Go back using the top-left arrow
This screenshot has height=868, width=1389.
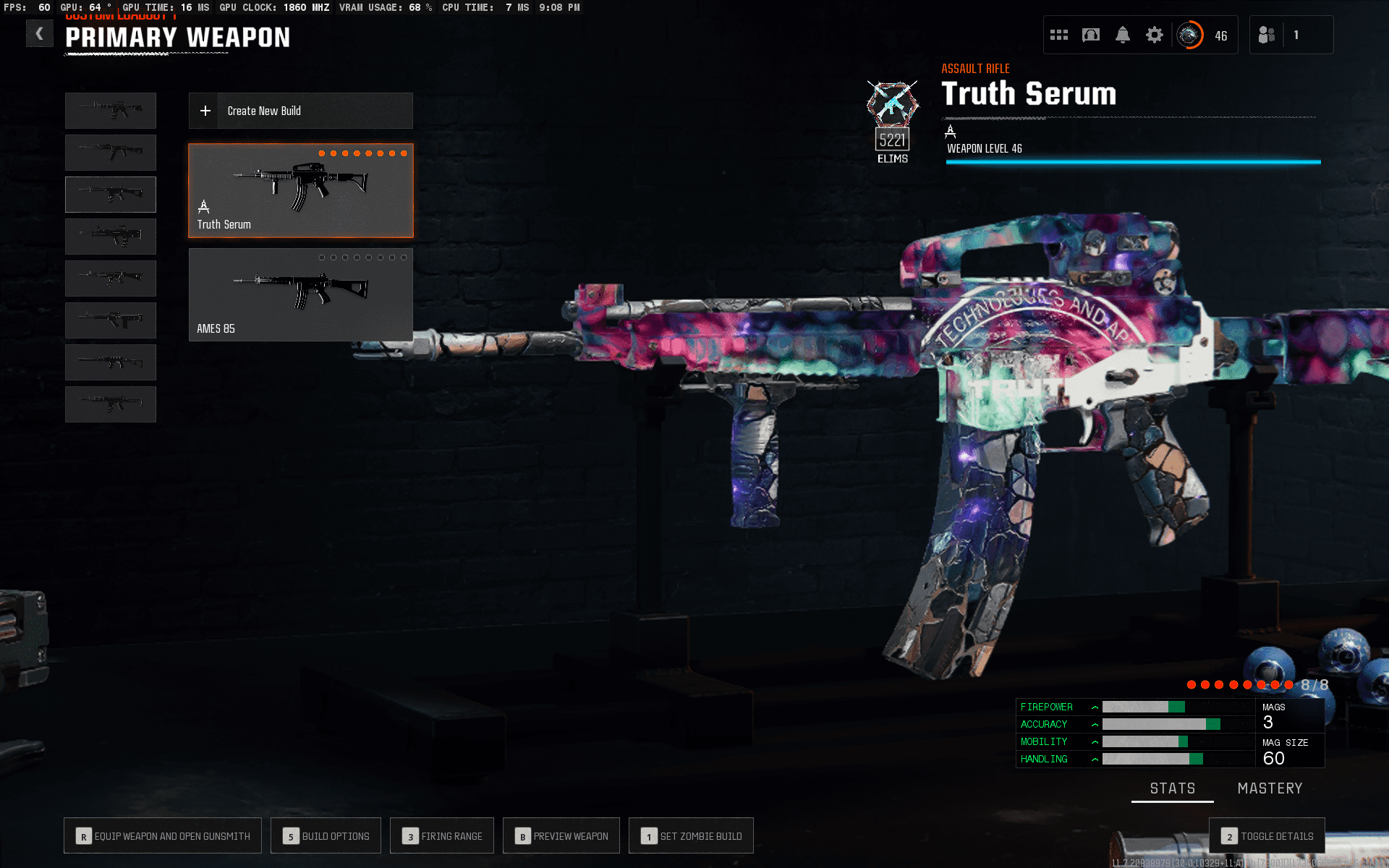(39, 33)
